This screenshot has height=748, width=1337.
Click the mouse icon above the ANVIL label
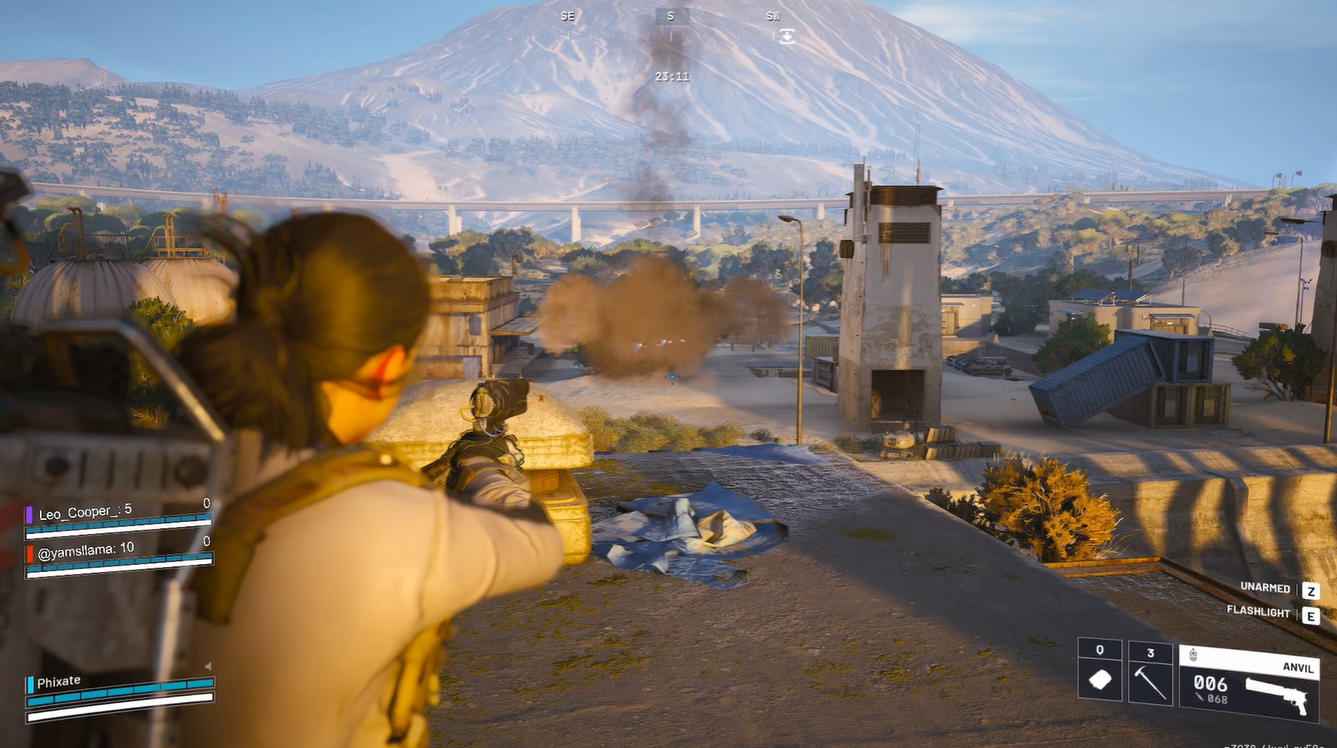(1193, 654)
